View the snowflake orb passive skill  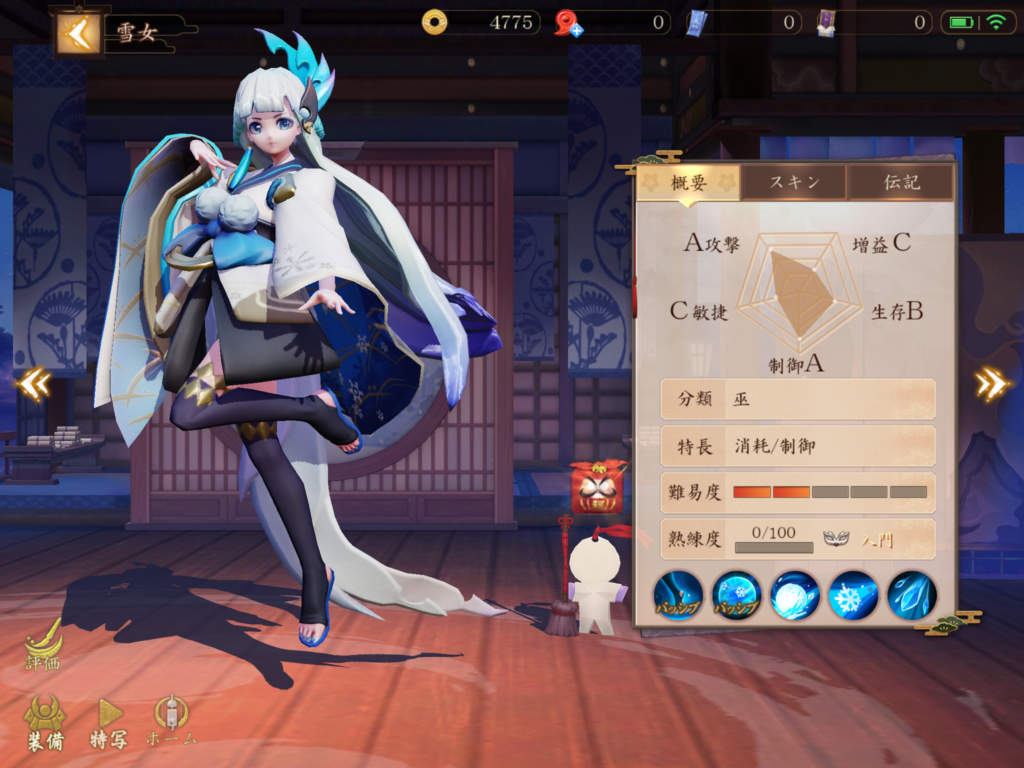(x=737, y=595)
